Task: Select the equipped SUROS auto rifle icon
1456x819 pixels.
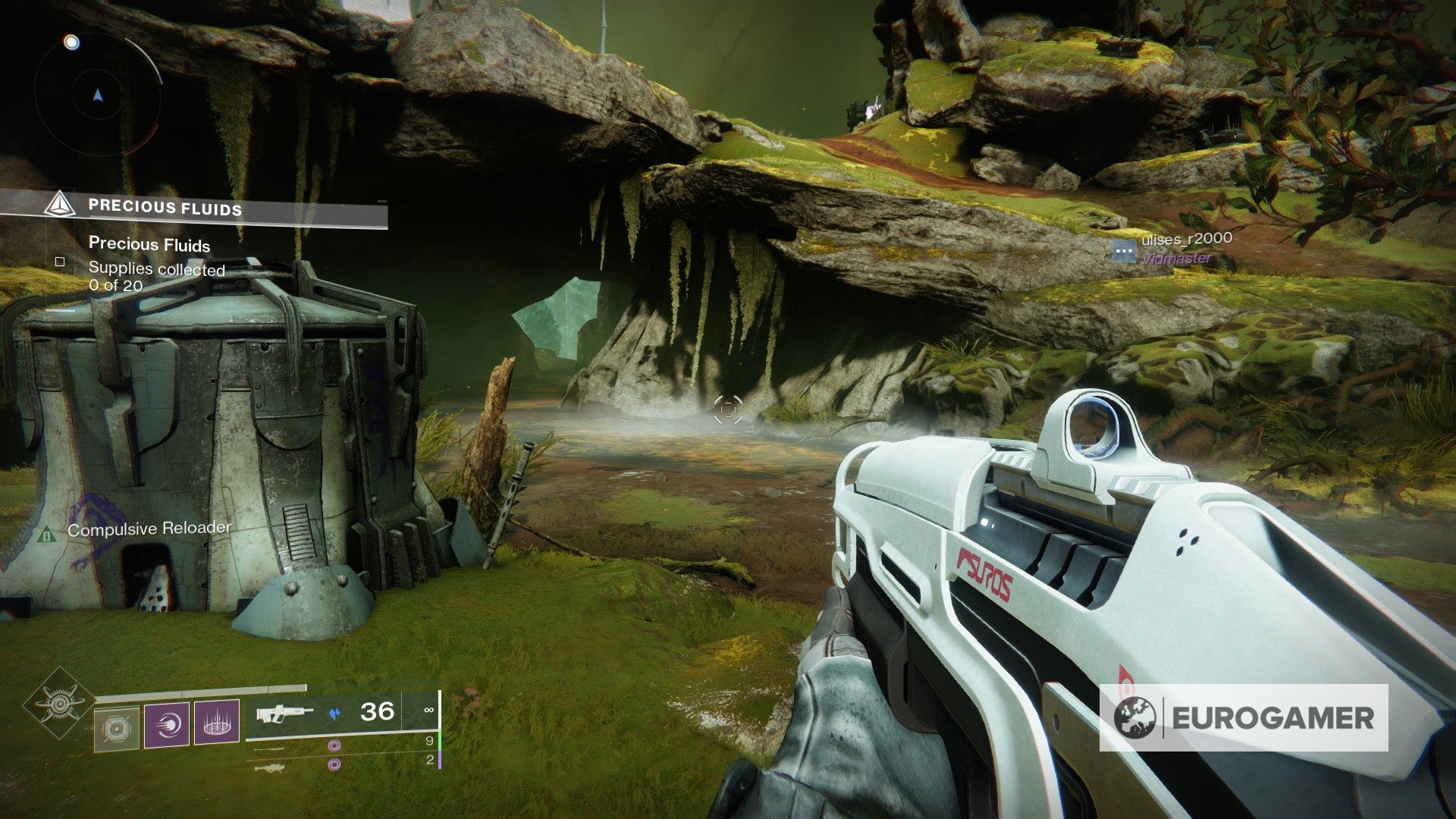Action: (x=284, y=712)
